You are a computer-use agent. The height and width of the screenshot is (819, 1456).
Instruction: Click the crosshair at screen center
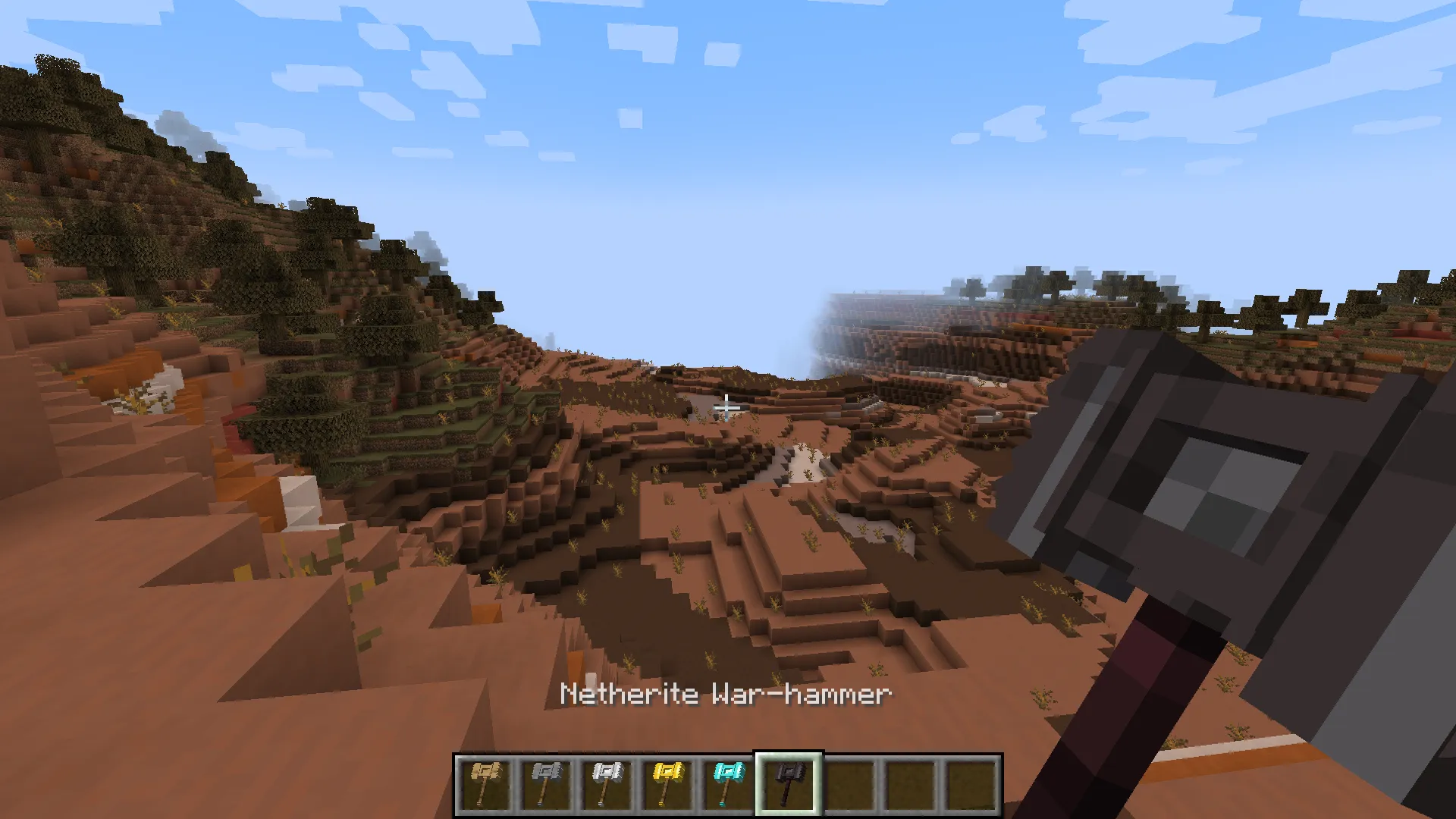click(728, 409)
